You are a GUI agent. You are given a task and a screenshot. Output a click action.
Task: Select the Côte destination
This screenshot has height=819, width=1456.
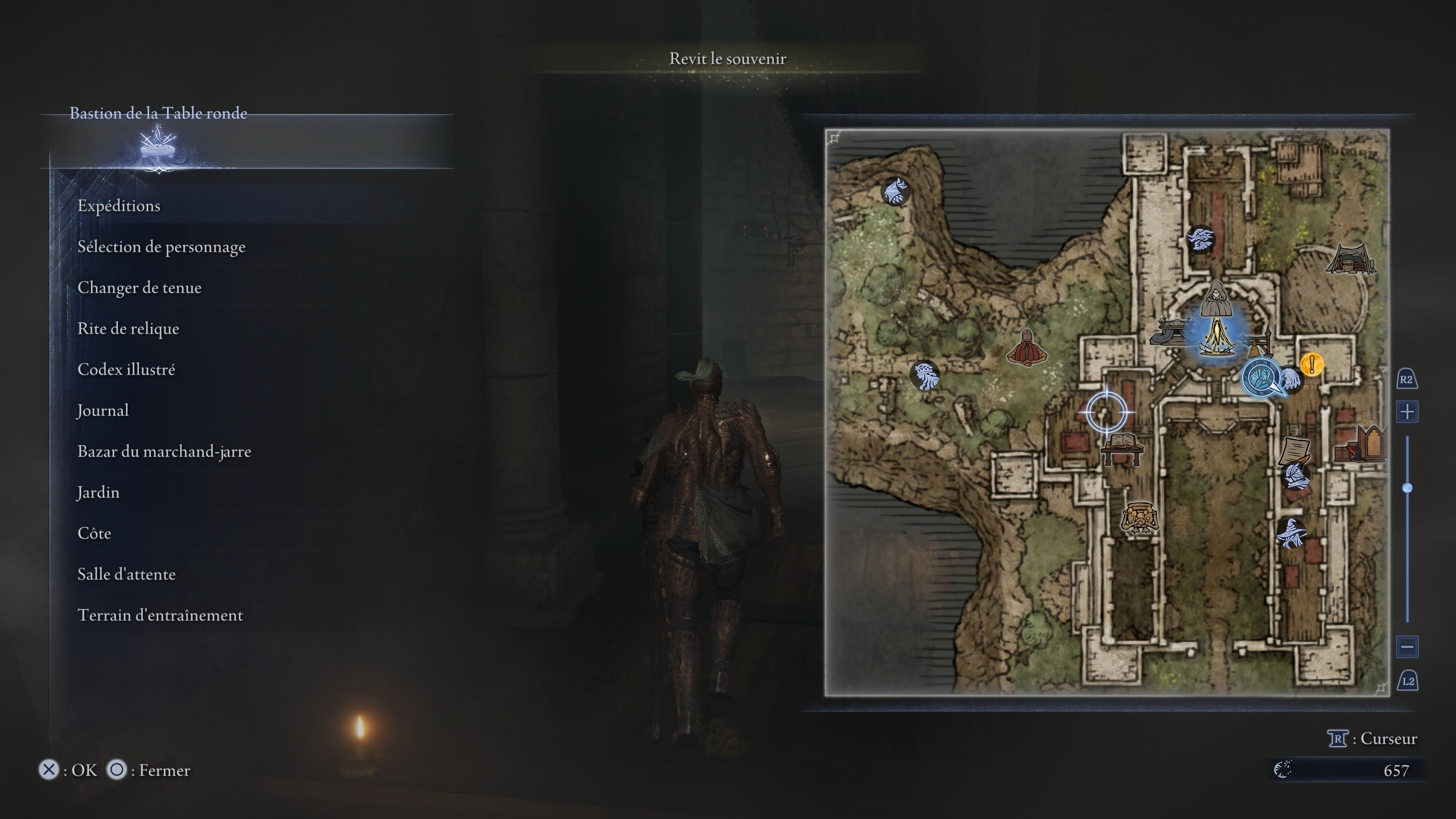pos(94,533)
